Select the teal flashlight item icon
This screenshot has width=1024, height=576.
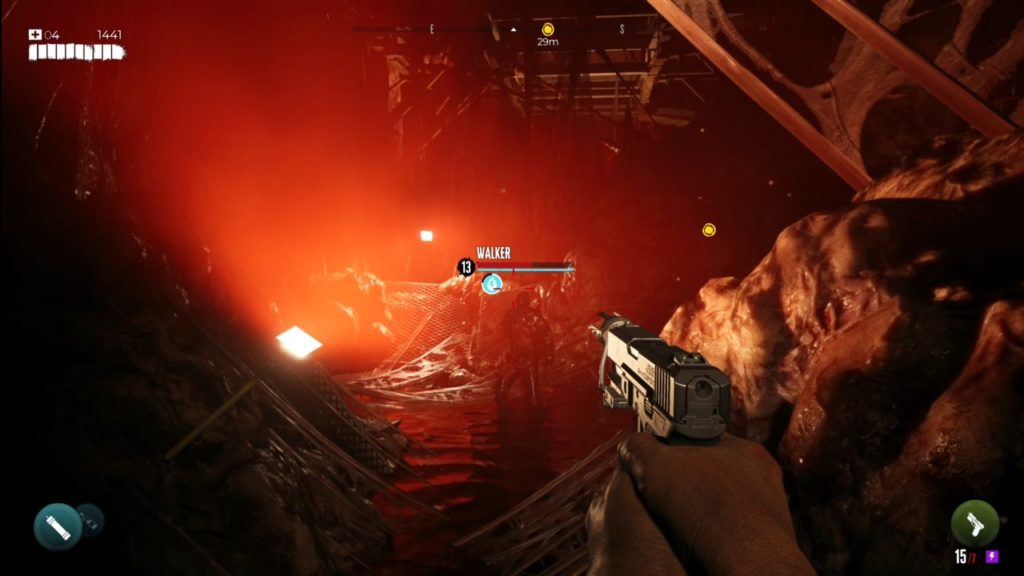point(58,525)
